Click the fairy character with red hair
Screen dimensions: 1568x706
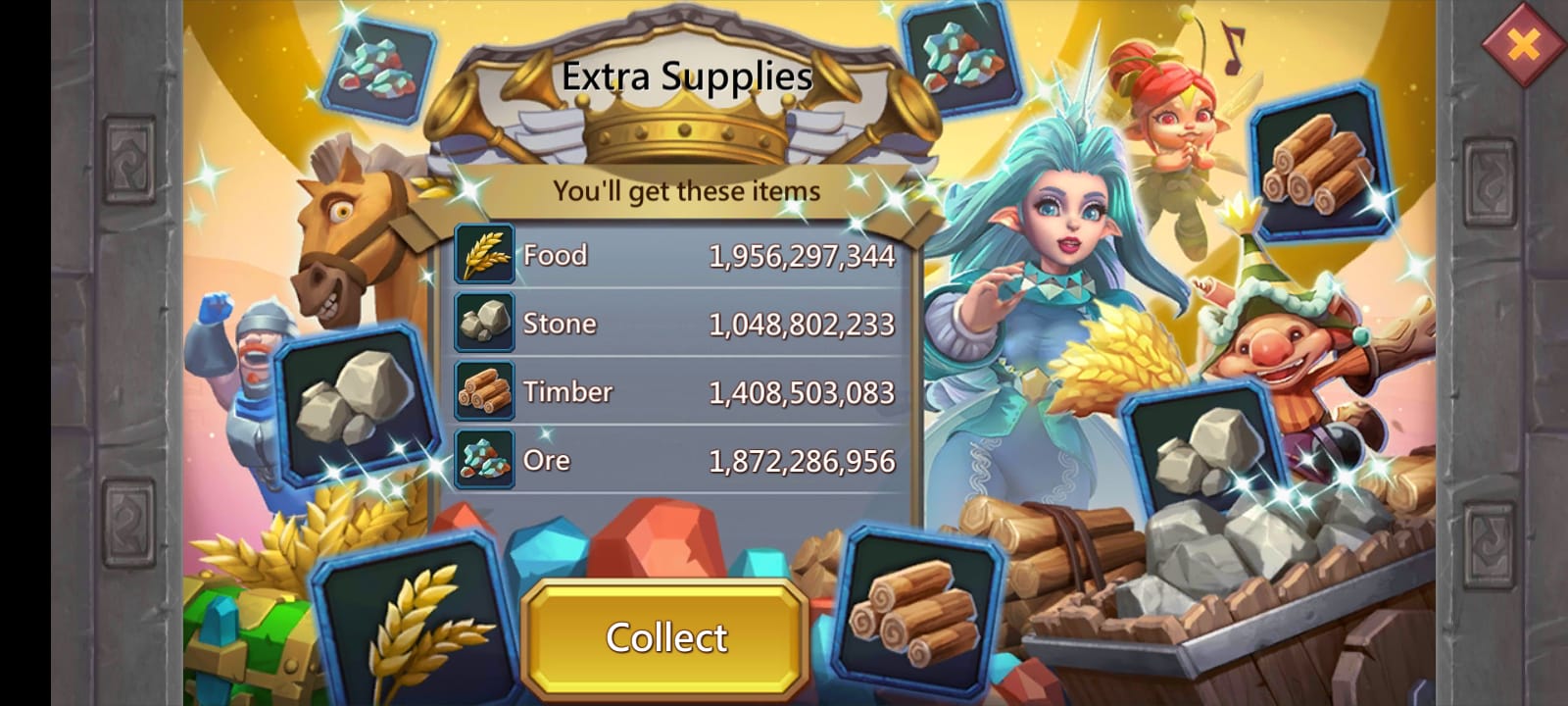tap(1171, 118)
